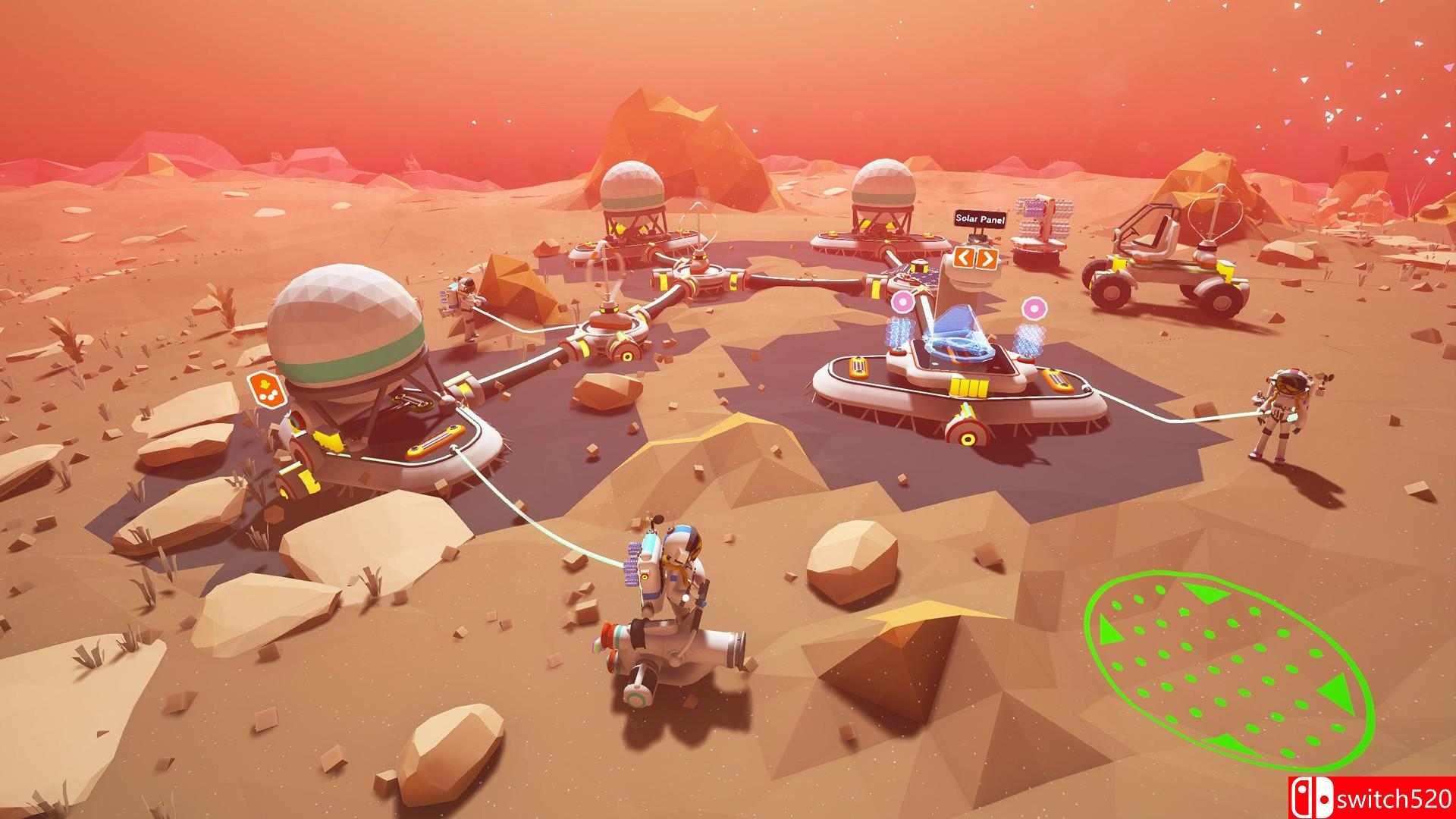Screen dimensions: 1456x819
Task: Select the pink donut indicator beside the hologram
Action: tap(1035, 309)
